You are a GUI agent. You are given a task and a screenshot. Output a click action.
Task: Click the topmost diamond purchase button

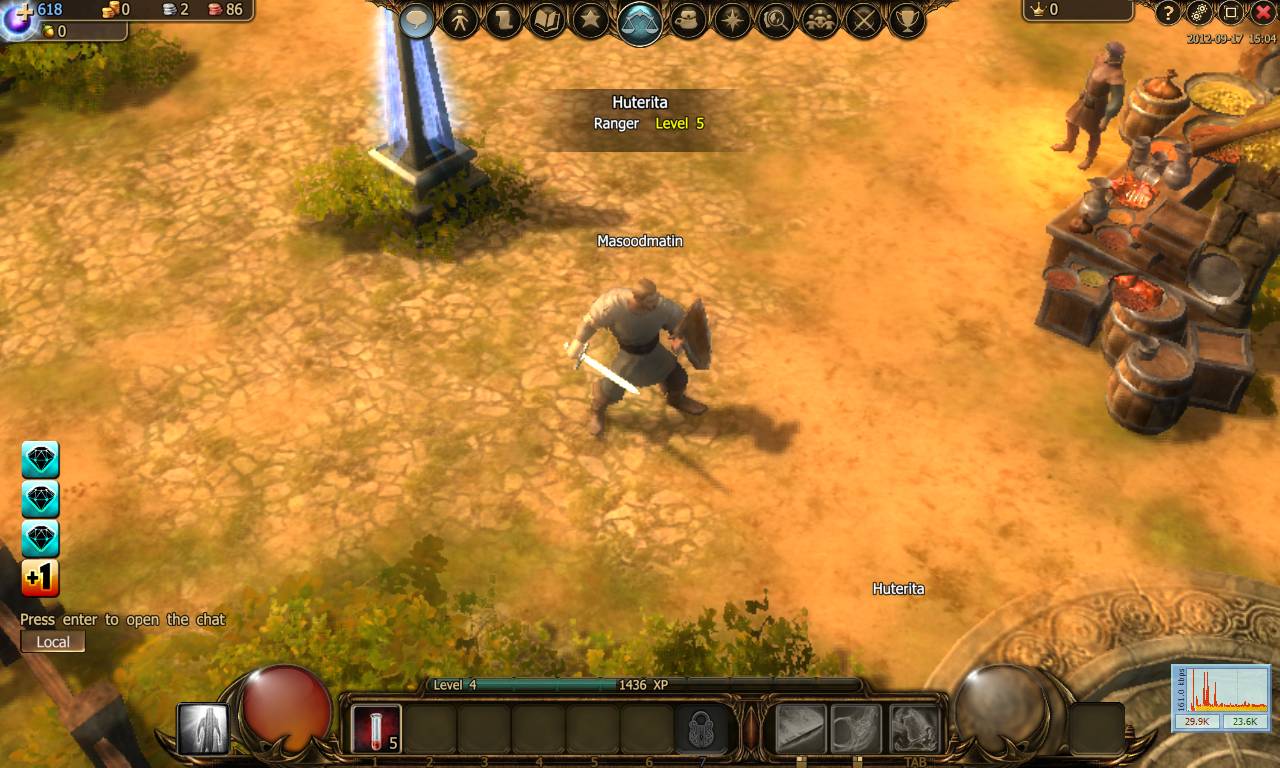[40, 459]
